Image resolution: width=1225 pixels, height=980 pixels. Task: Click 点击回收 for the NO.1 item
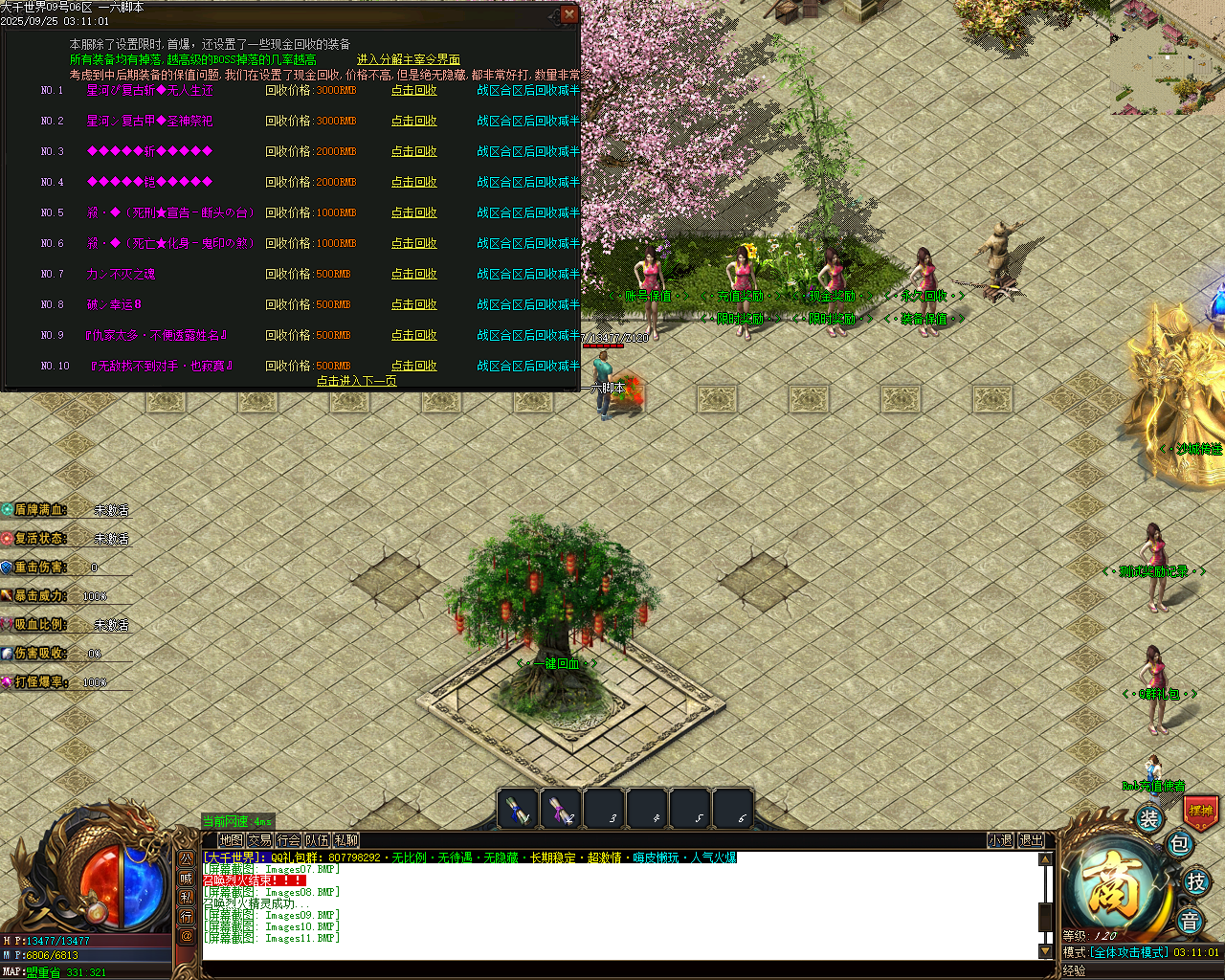tap(412, 90)
